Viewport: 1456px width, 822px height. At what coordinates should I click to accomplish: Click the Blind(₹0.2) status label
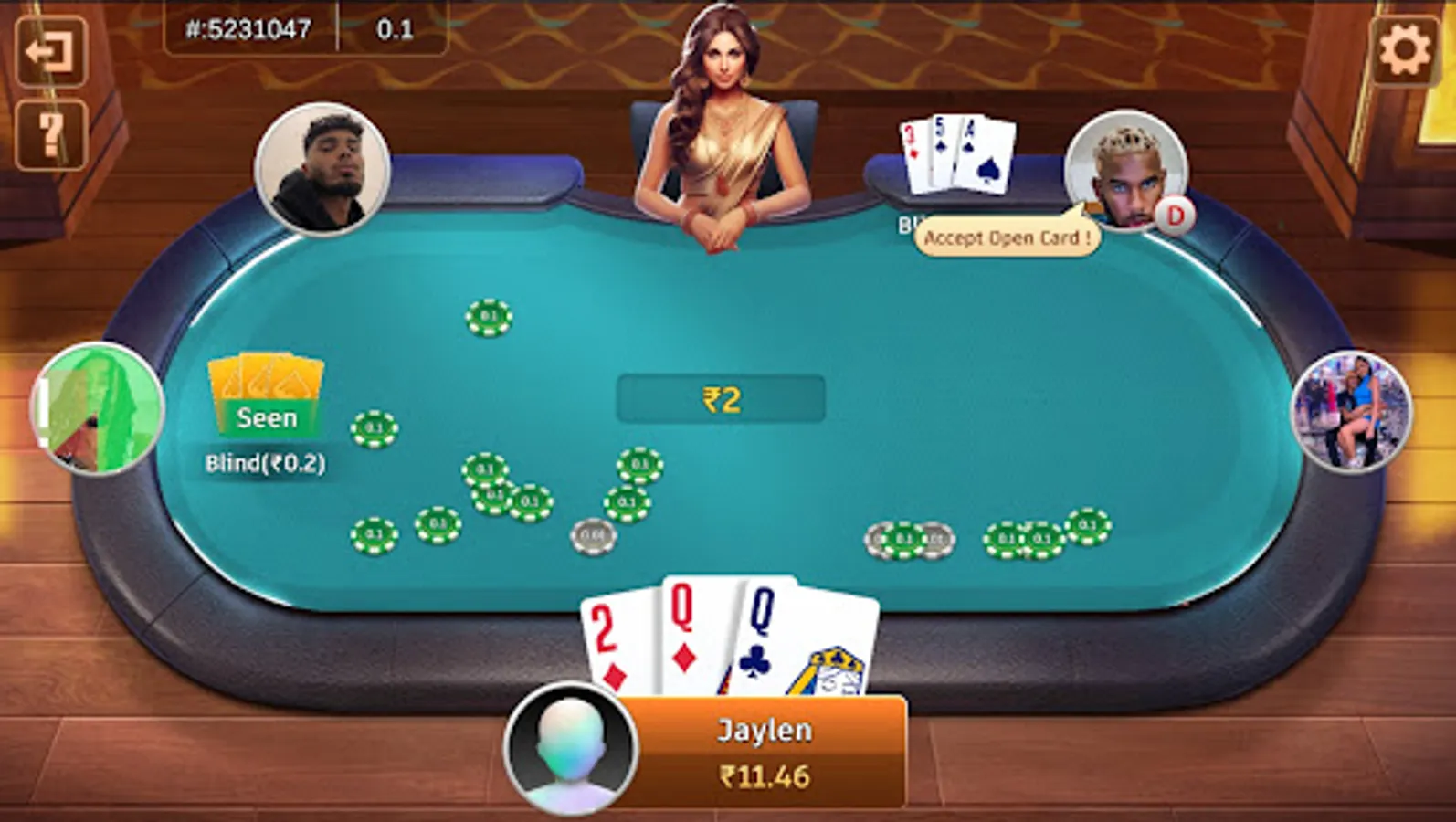click(265, 462)
